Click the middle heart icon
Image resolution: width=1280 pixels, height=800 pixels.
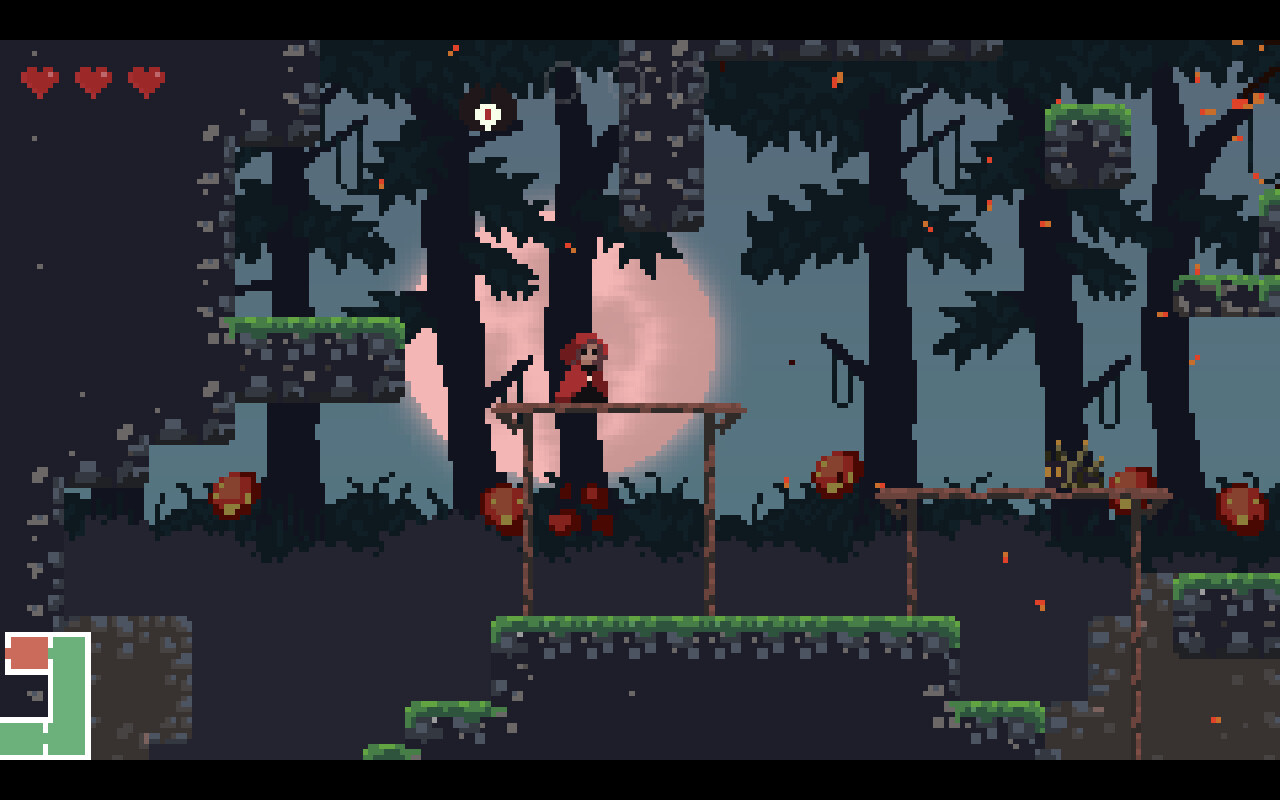point(91,82)
